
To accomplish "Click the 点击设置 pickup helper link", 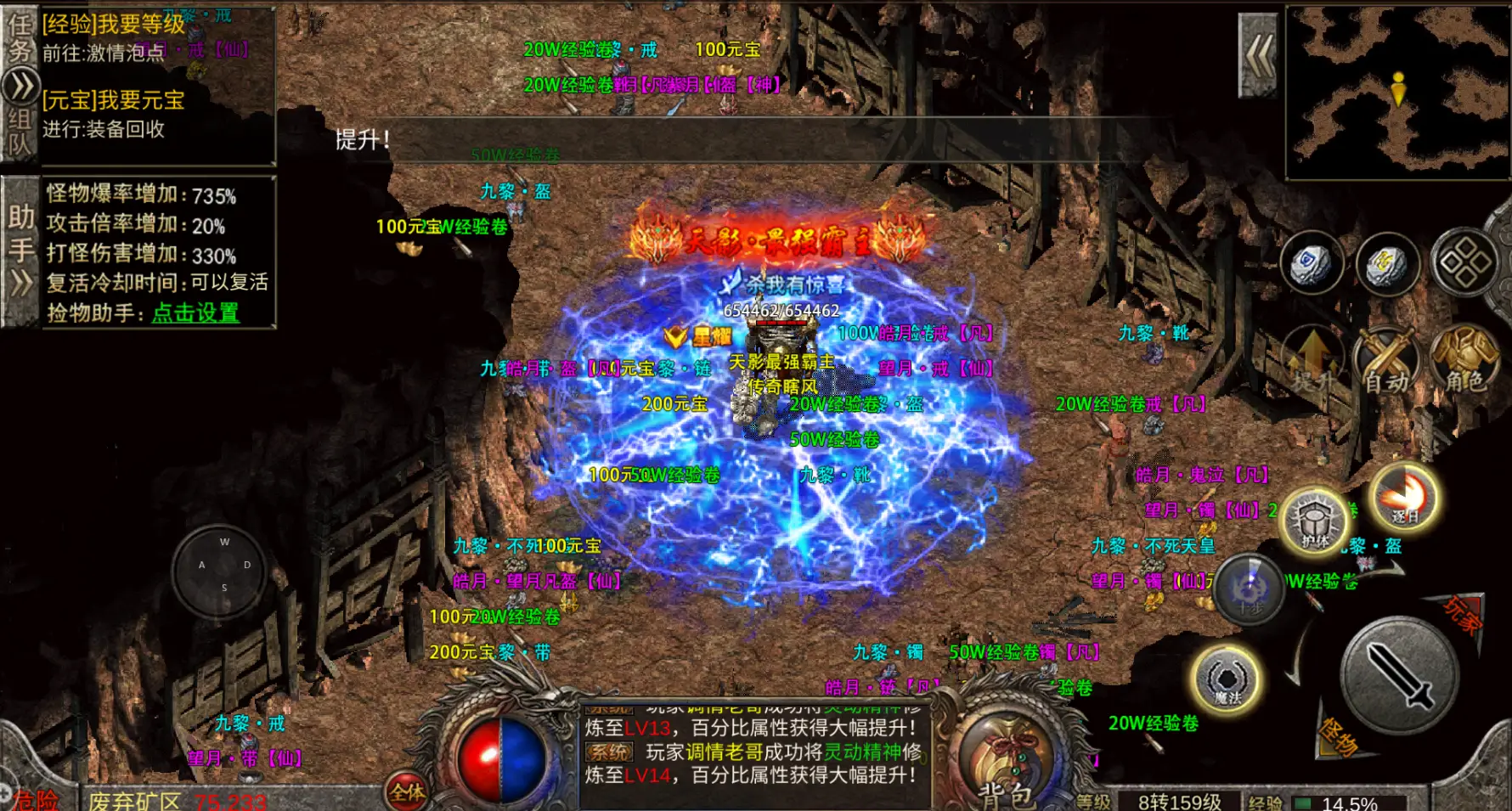I will click(x=195, y=313).
